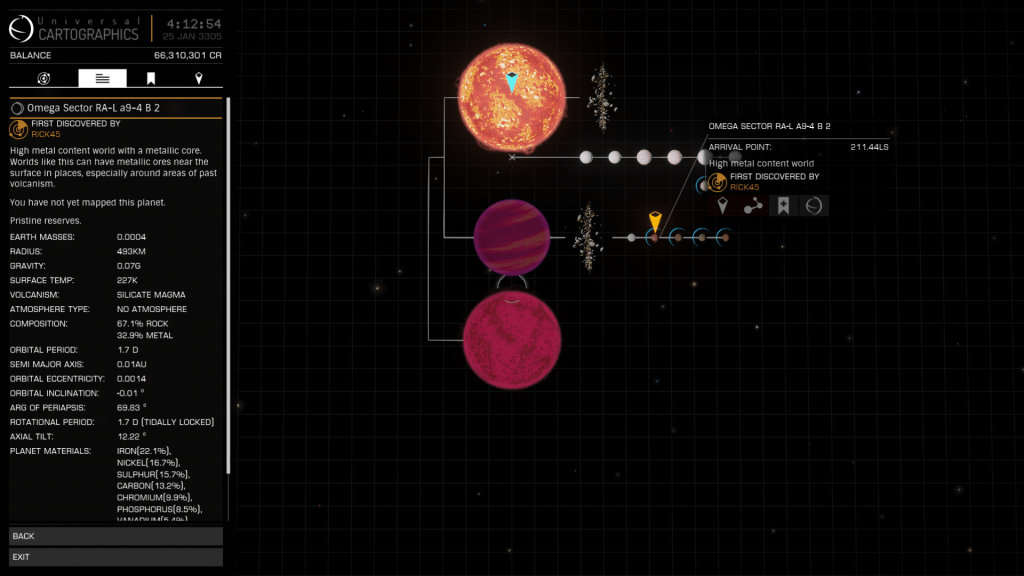
Task: Open the bookmarks tab
Action: click(150, 78)
